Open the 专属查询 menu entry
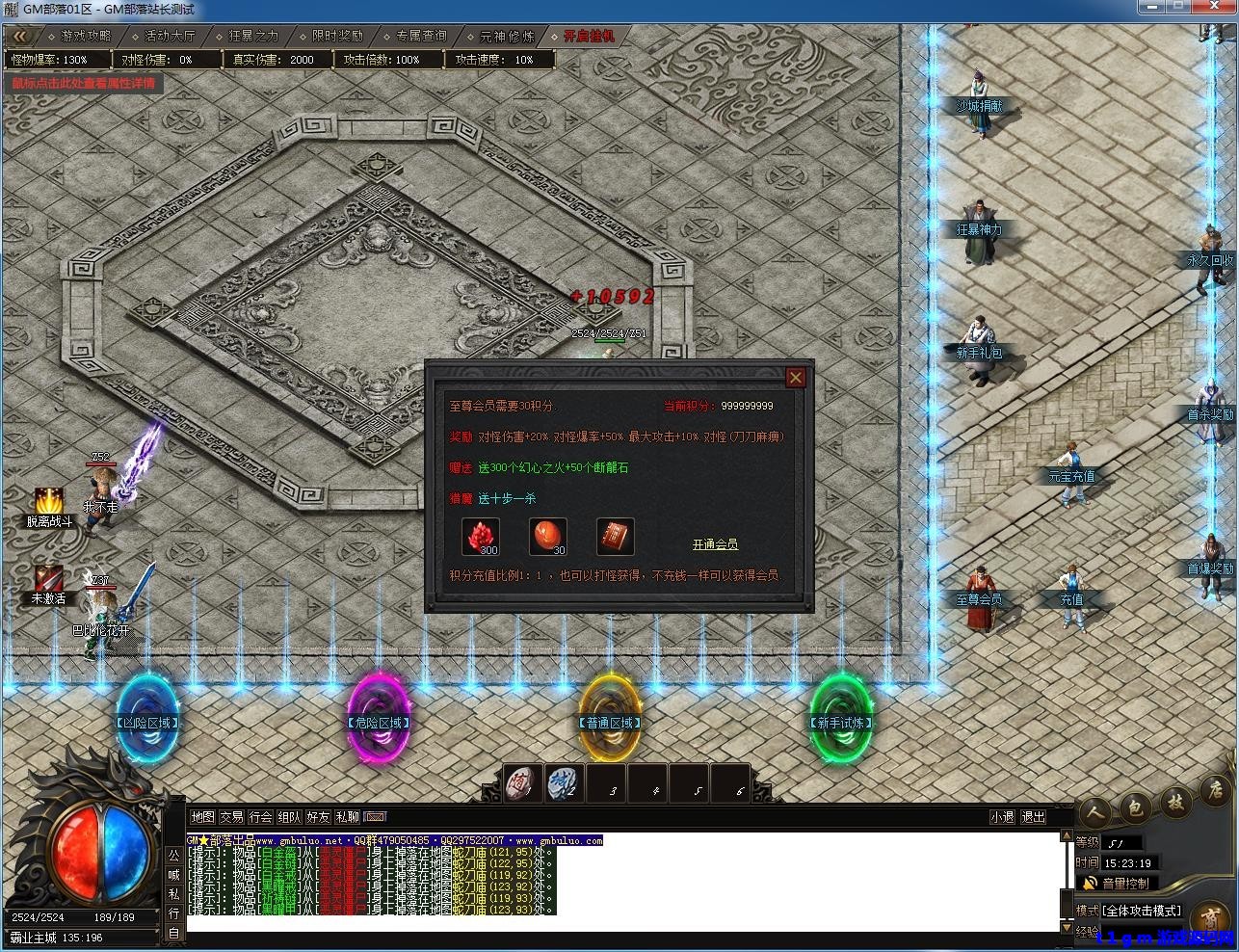This screenshot has height=952, width=1239. (421, 36)
